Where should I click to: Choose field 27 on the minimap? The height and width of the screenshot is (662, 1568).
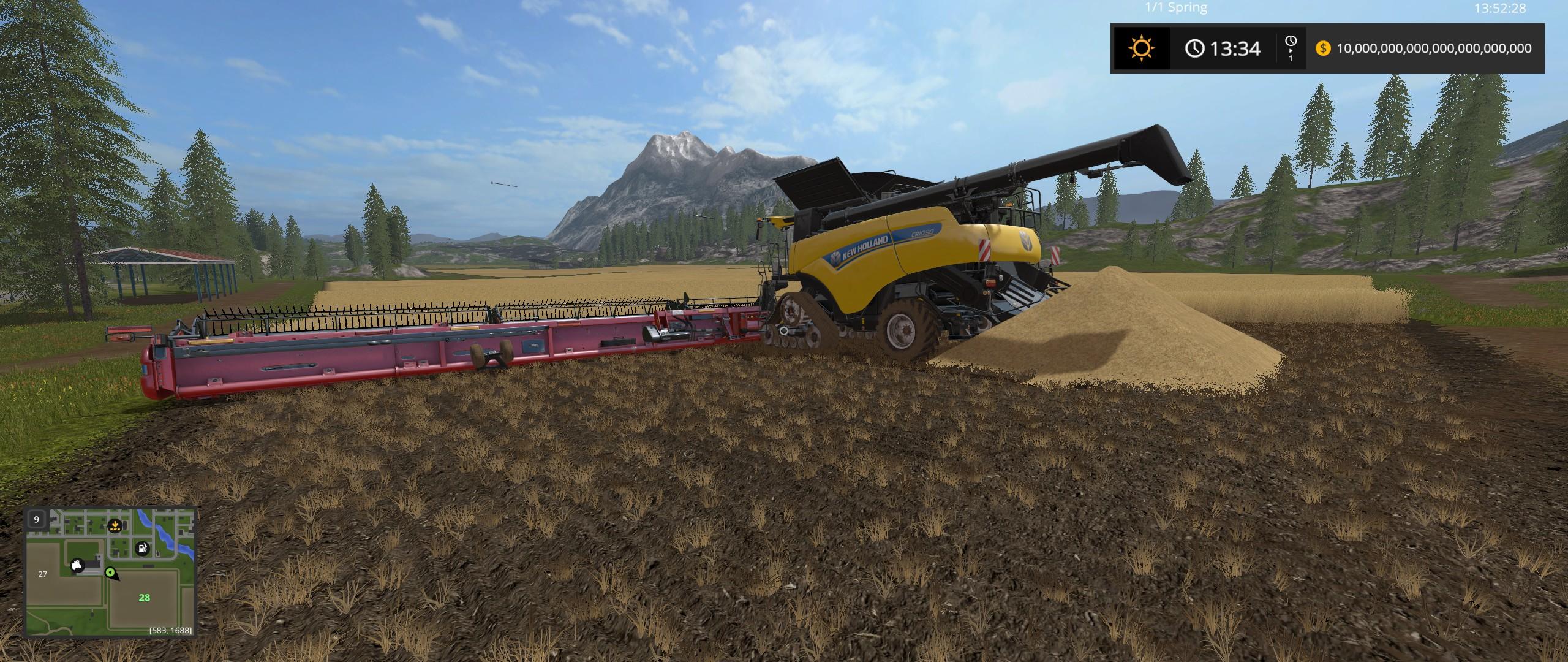click(x=43, y=574)
